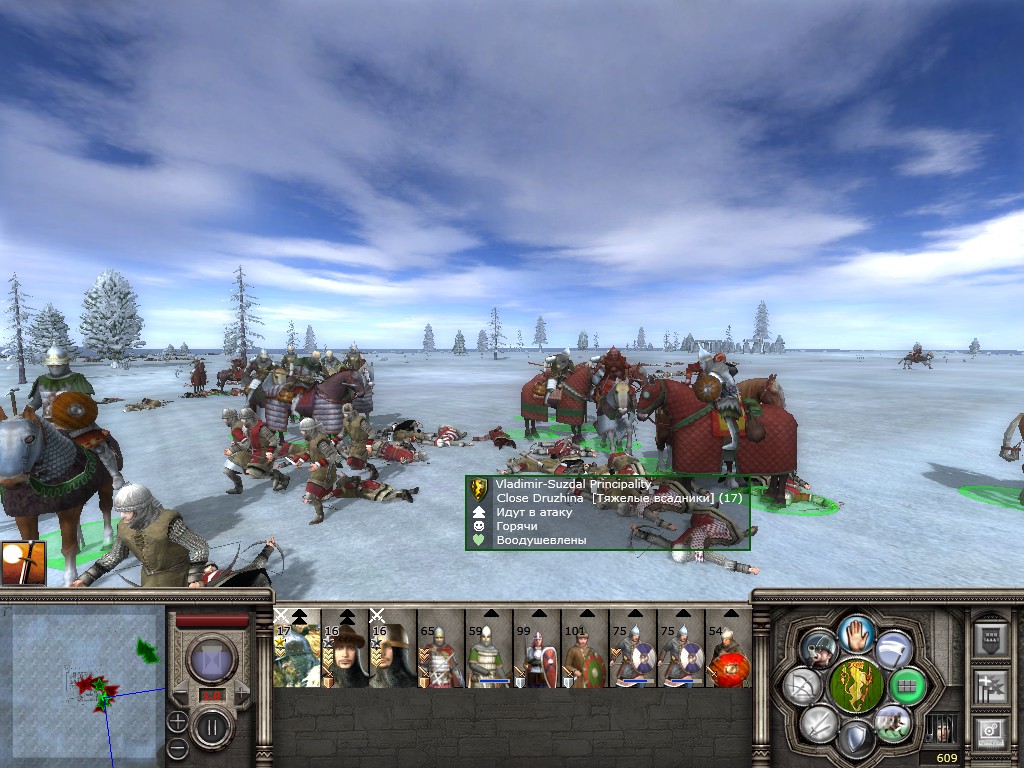
Task: Pick the 101-man green shield unit card
Action: [x=585, y=650]
